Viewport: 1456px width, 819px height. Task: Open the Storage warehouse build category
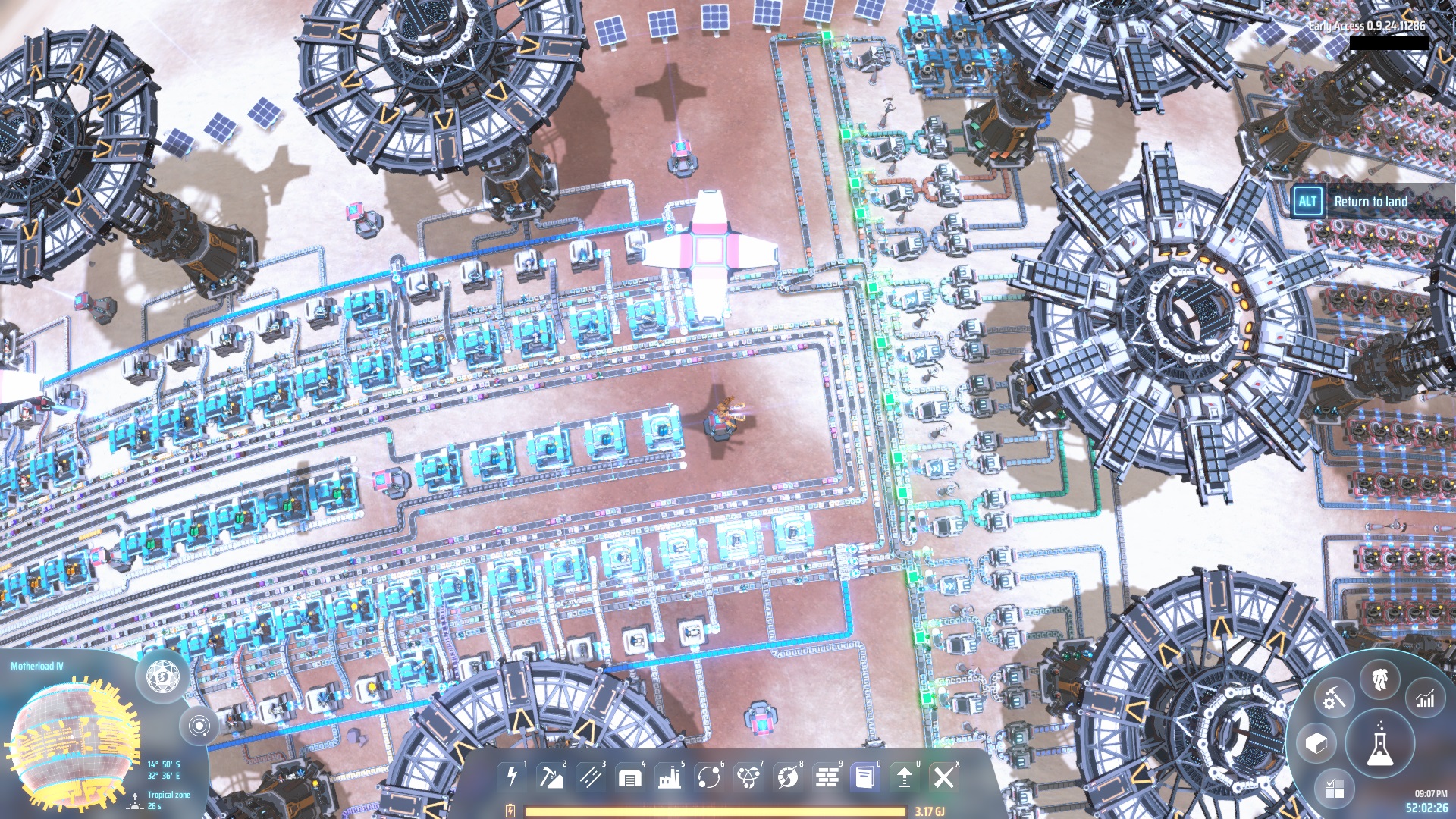pyautogui.click(x=629, y=777)
